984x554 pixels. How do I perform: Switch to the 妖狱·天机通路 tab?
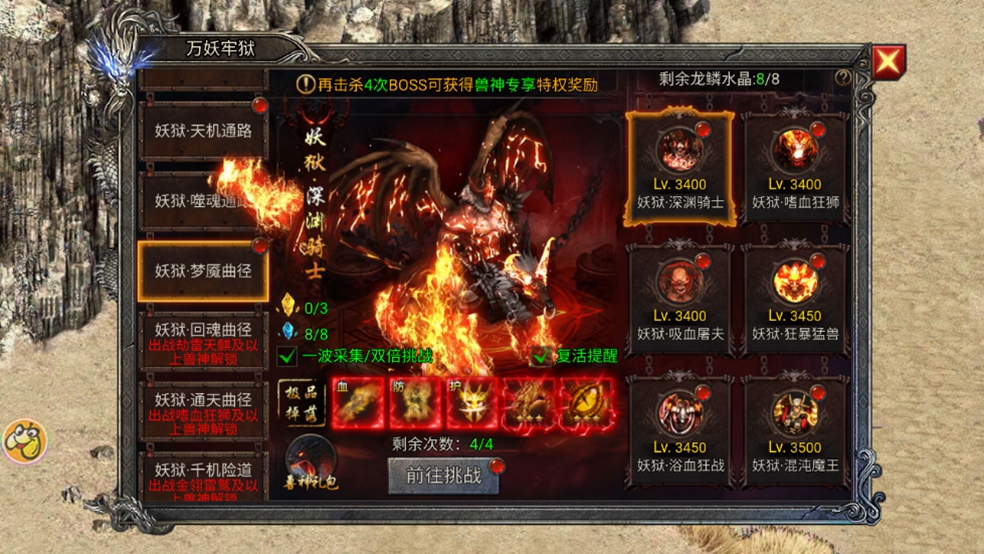tap(203, 131)
